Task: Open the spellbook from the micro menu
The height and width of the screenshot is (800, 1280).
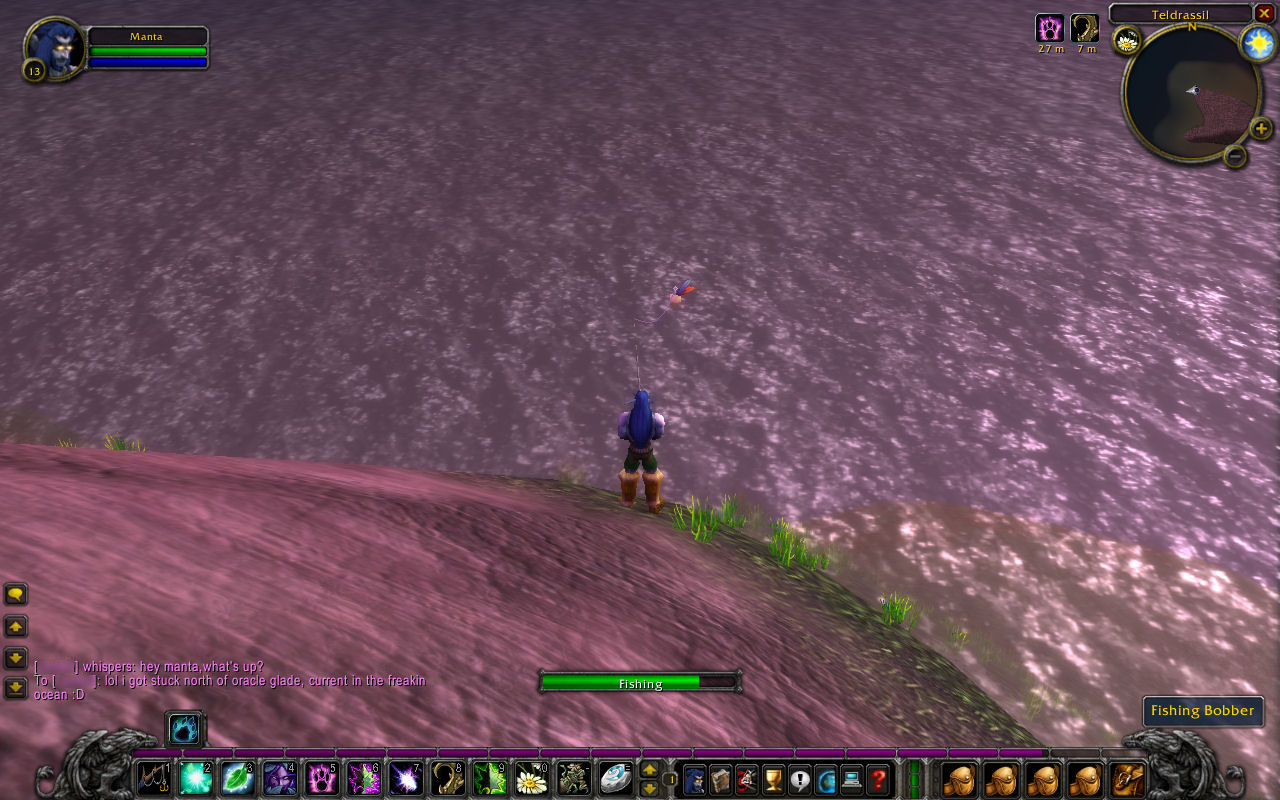Action: (x=721, y=778)
